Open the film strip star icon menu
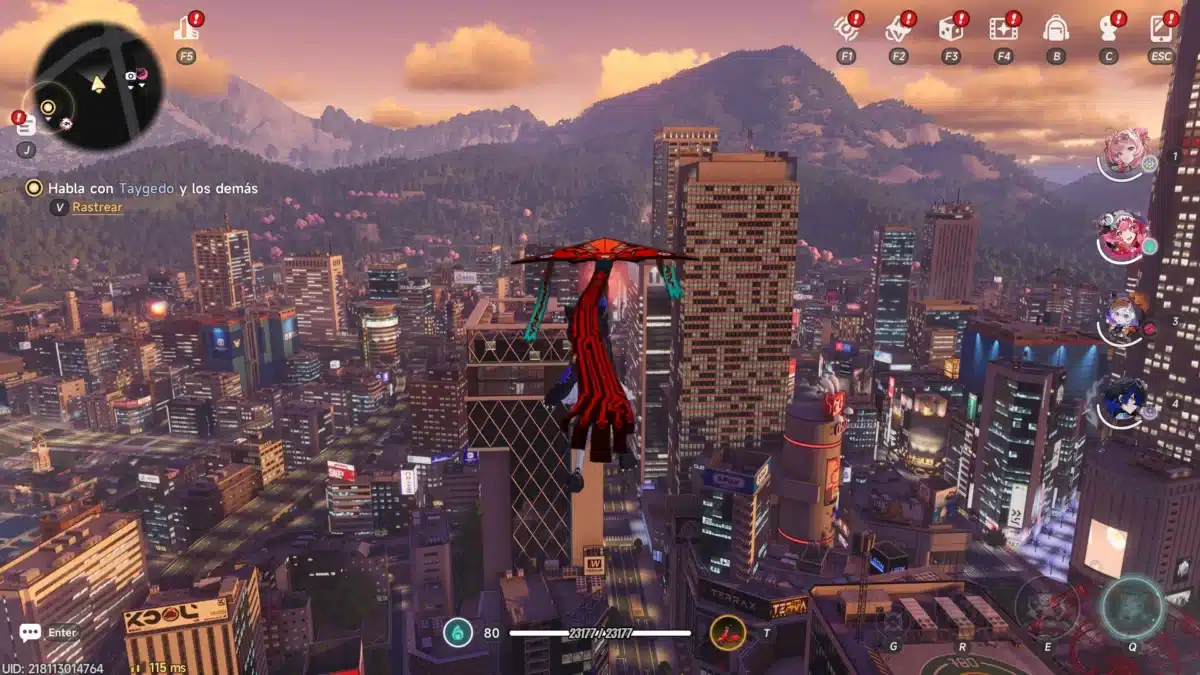The width and height of the screenshot is (1200, 675). (1002, 29)
